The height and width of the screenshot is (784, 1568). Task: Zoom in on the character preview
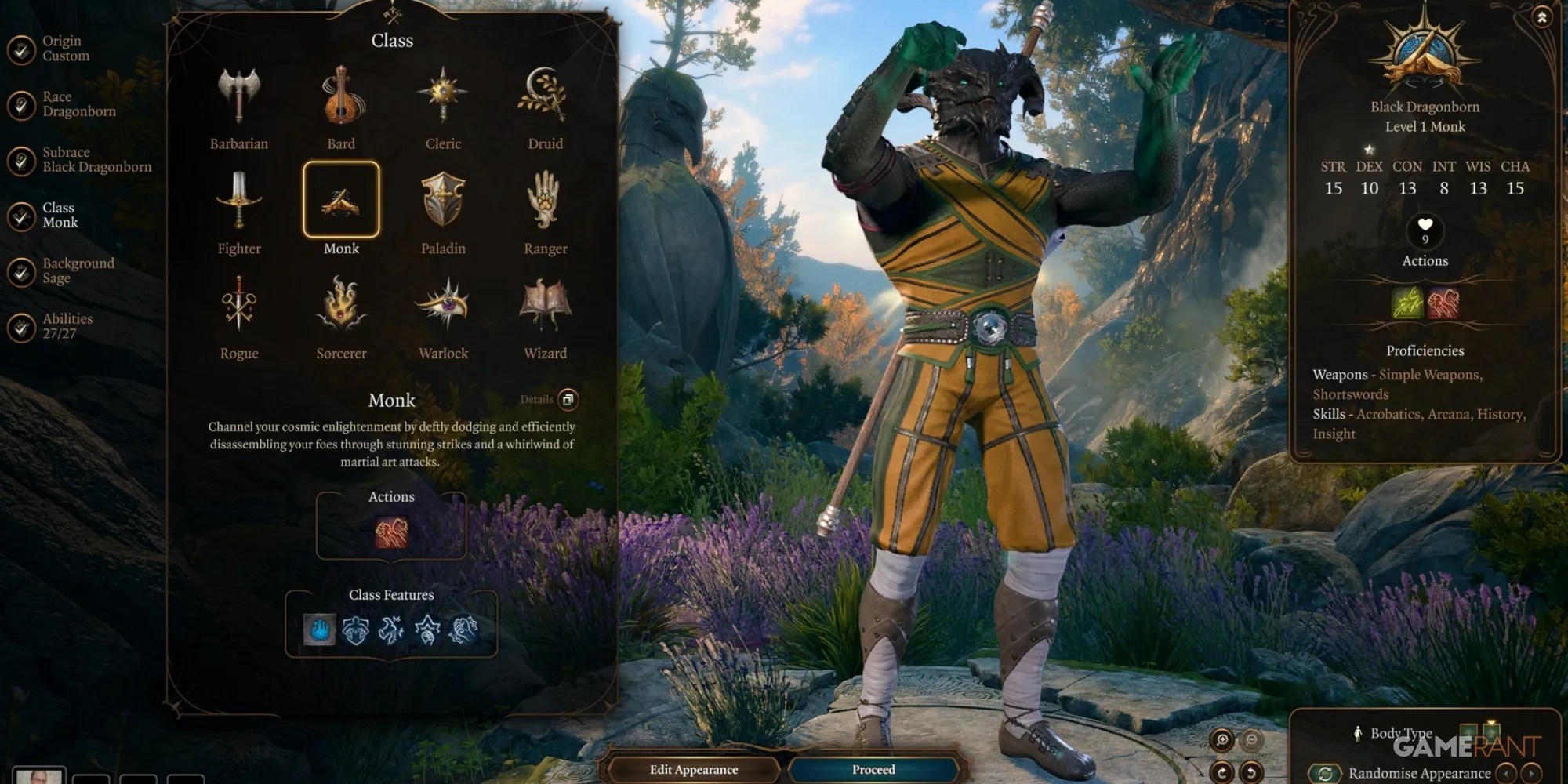(x=1221, y=739)
